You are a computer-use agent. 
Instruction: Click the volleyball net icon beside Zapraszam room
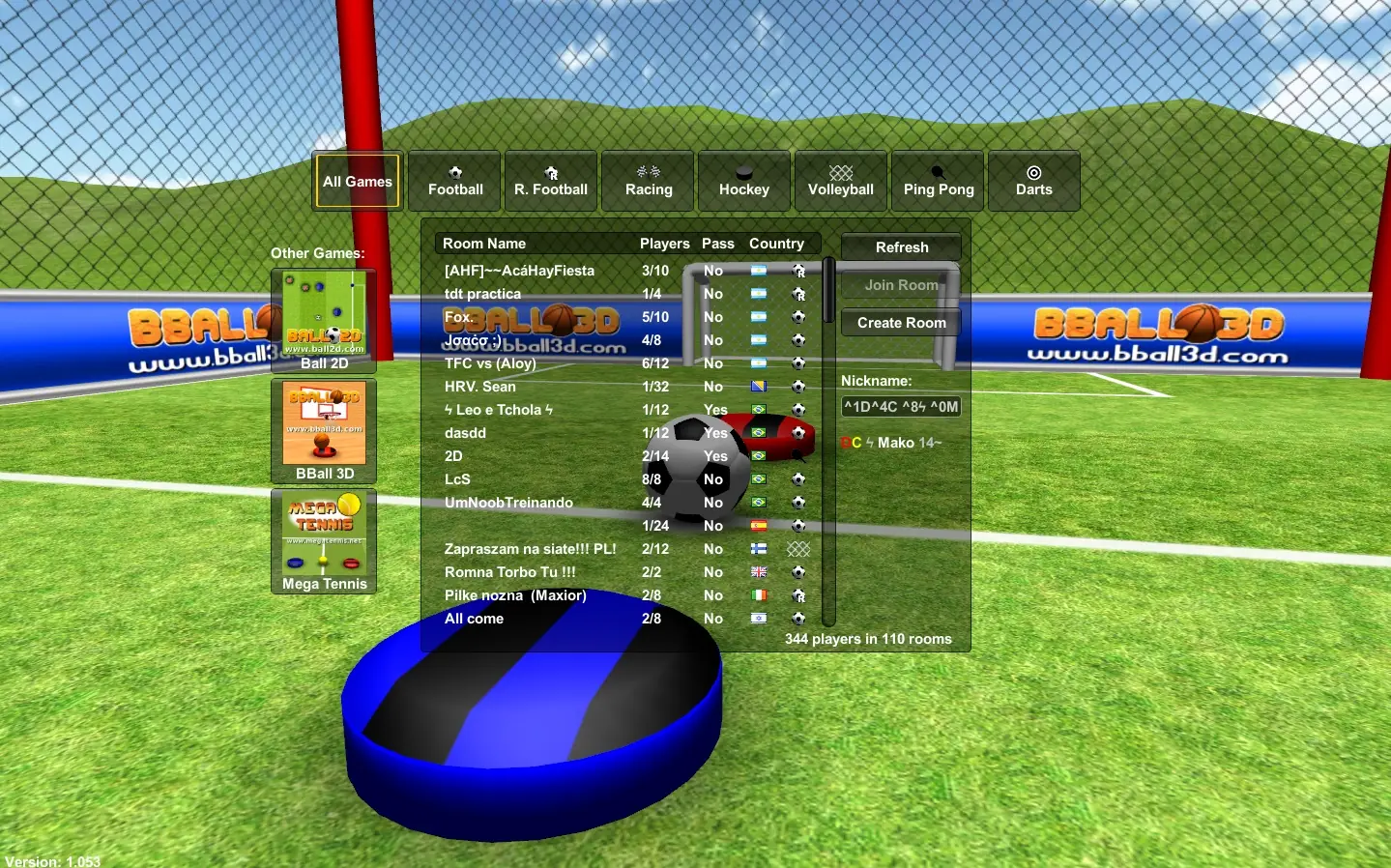coord(798,549)
